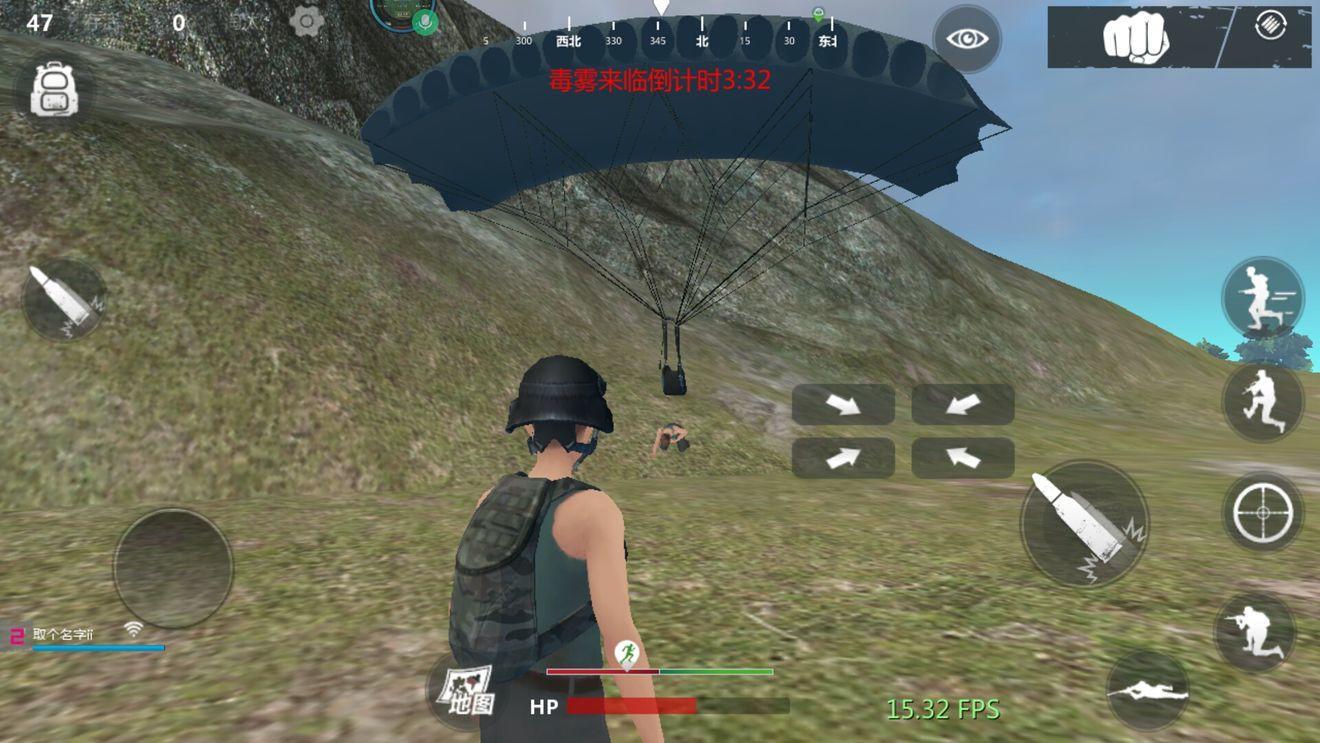Tap the left-side bullet fire button
Image resolution: width=1320 pixels, height=743 pixels.
pyautogui.click(x=63, y=300)
